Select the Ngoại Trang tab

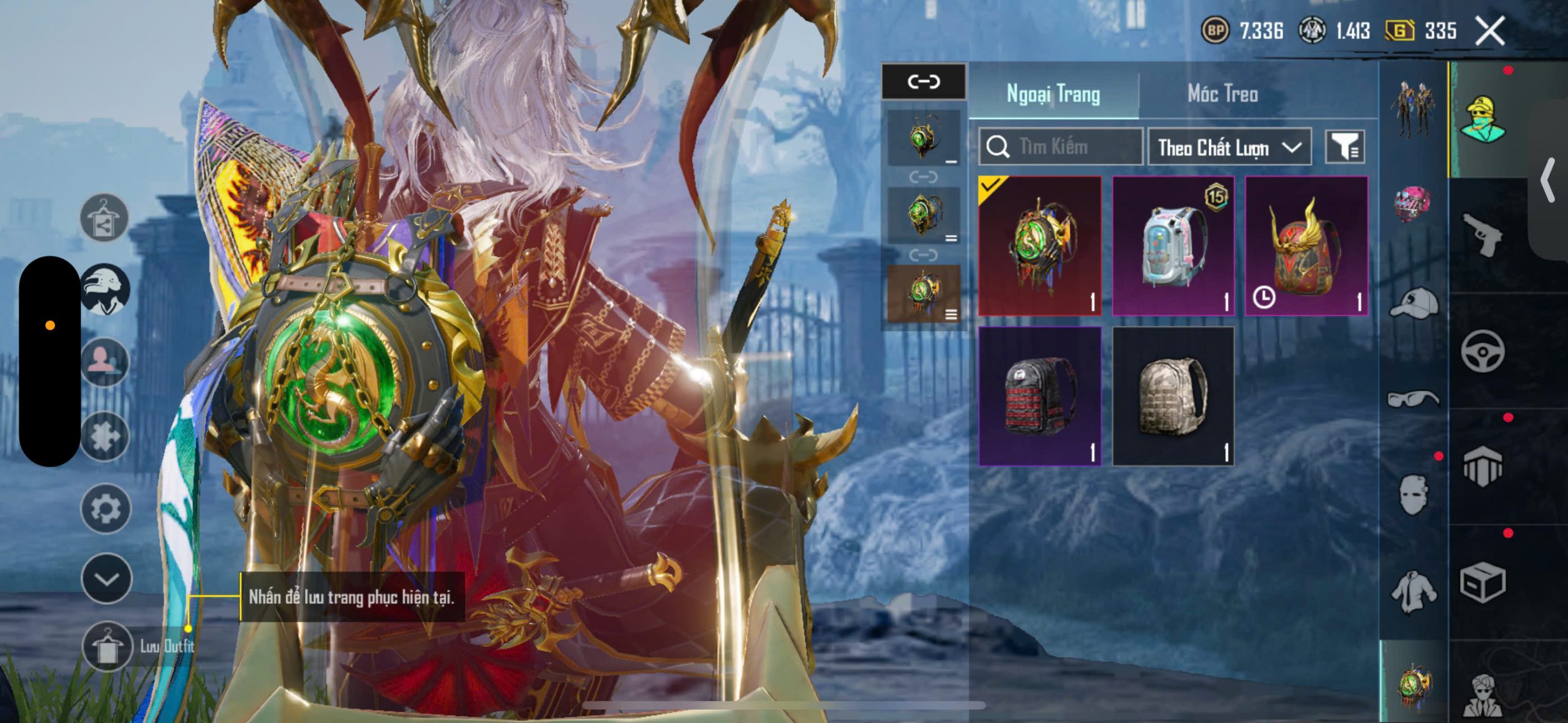(1053, 94)
